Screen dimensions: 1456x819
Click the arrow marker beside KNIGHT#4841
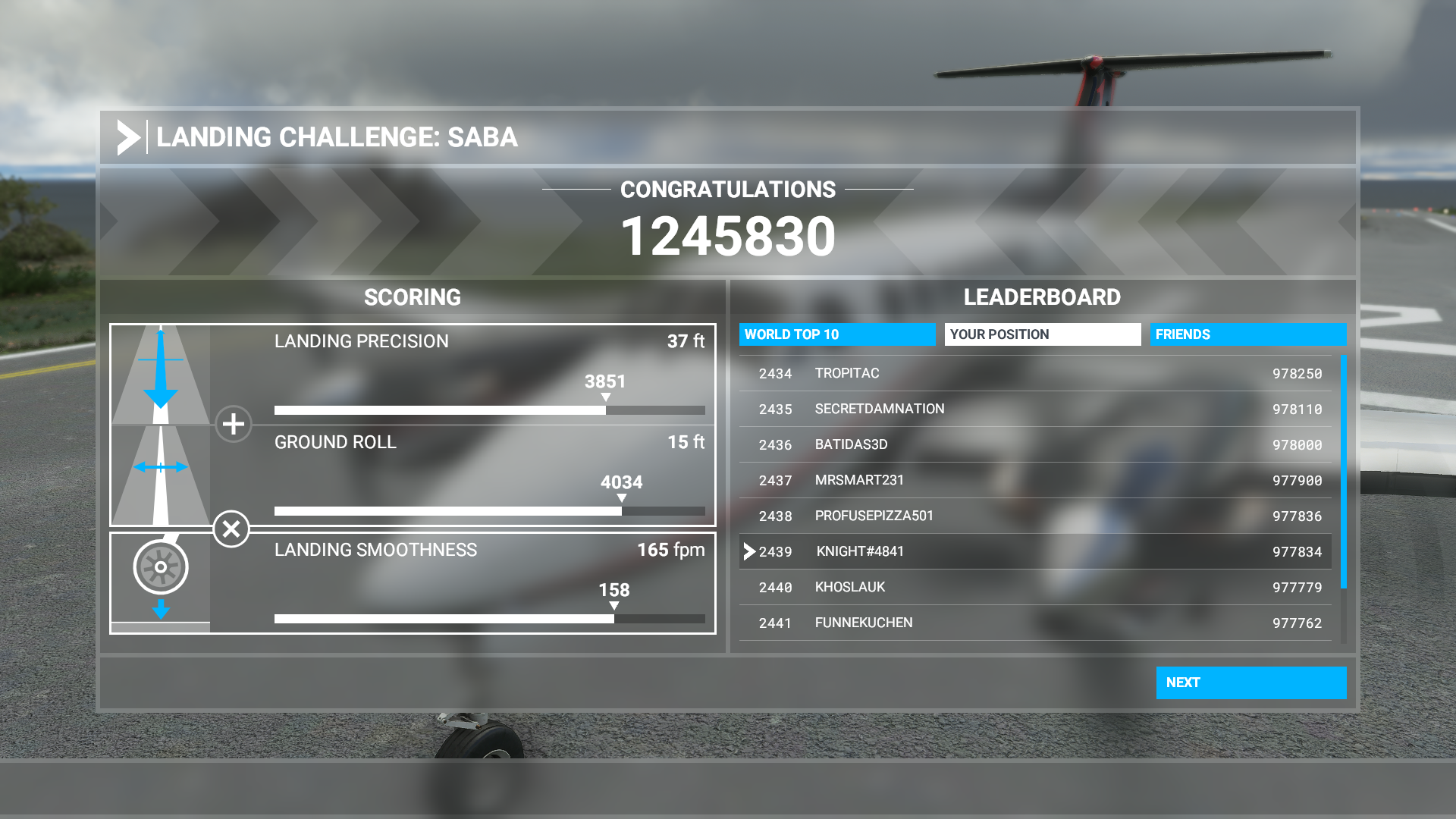point(749,551)
